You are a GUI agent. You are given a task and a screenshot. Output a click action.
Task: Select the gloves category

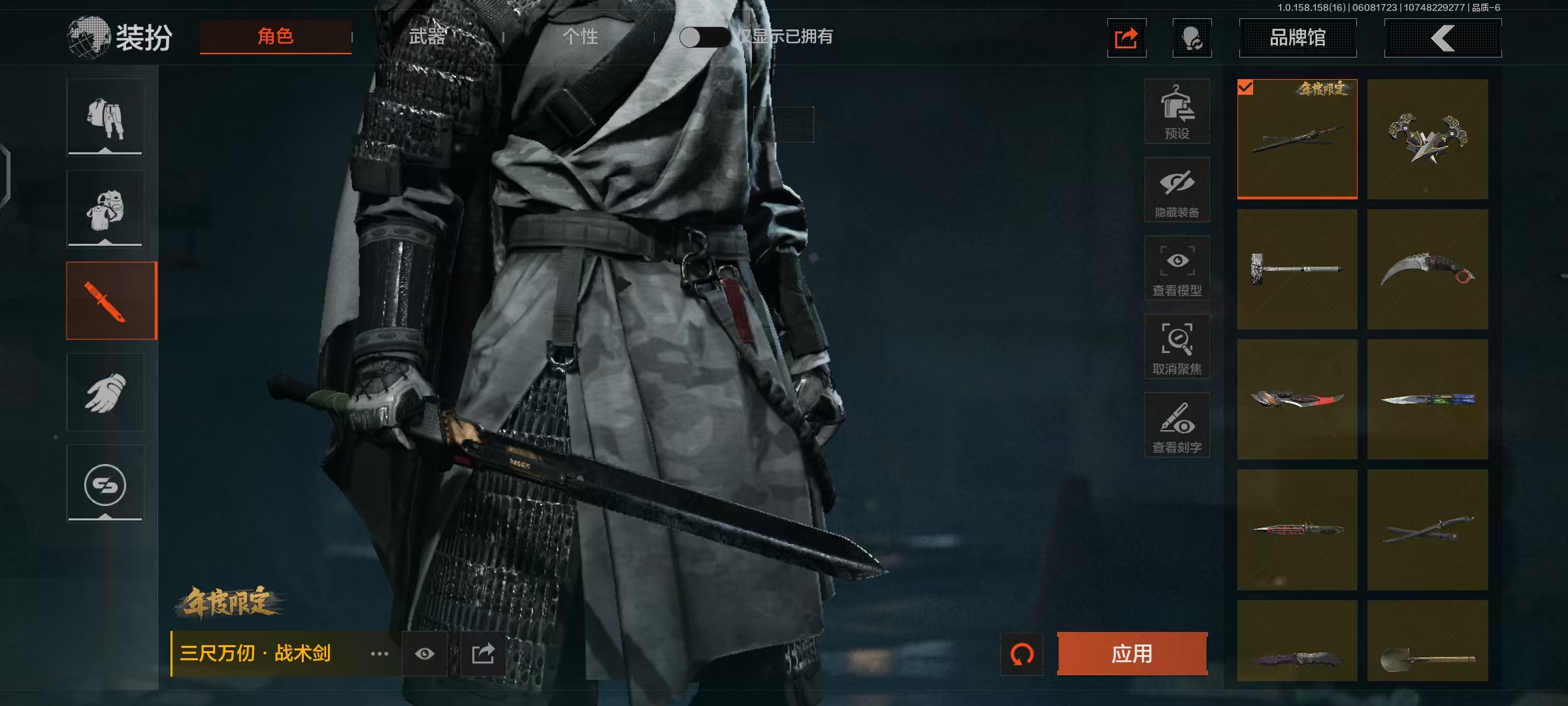[x=105, y=392]
